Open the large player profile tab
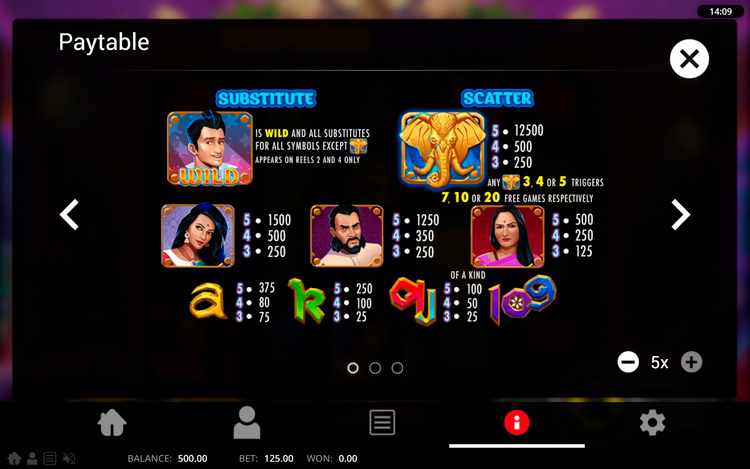This screenshot has width=750, height=469. tap(246, 423)
